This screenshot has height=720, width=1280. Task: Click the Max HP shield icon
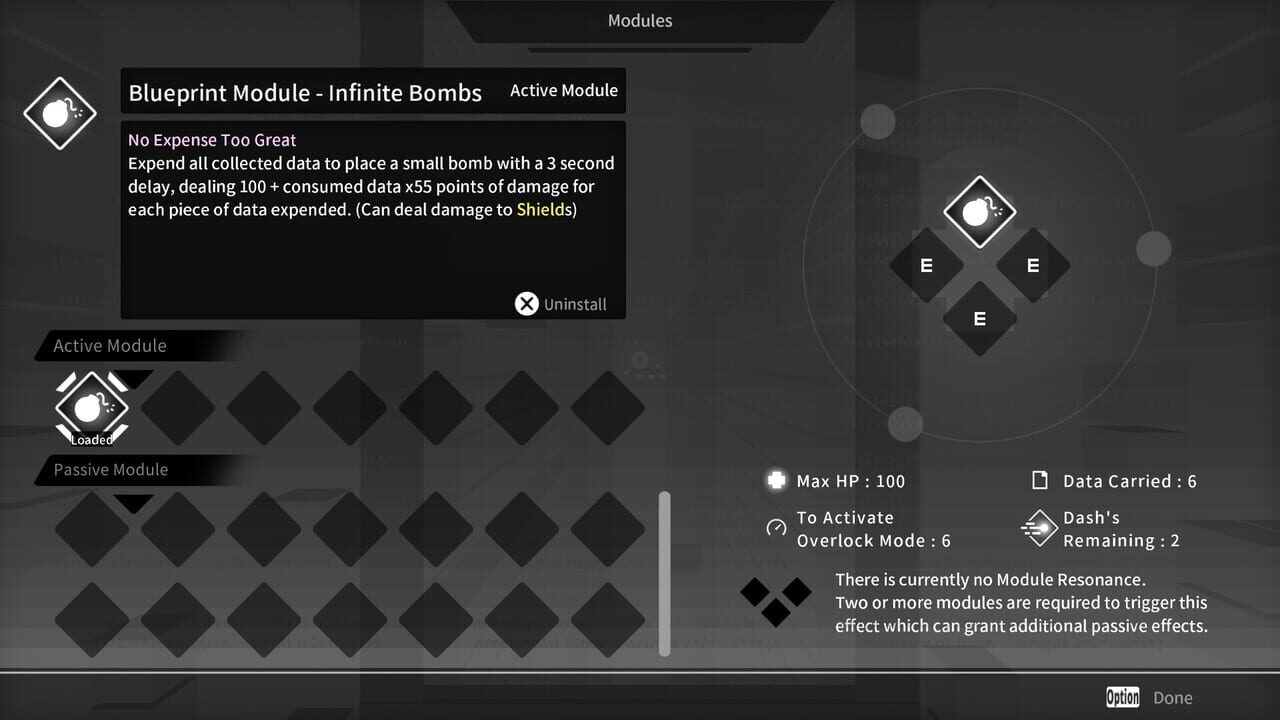click(x=776, y=481)
